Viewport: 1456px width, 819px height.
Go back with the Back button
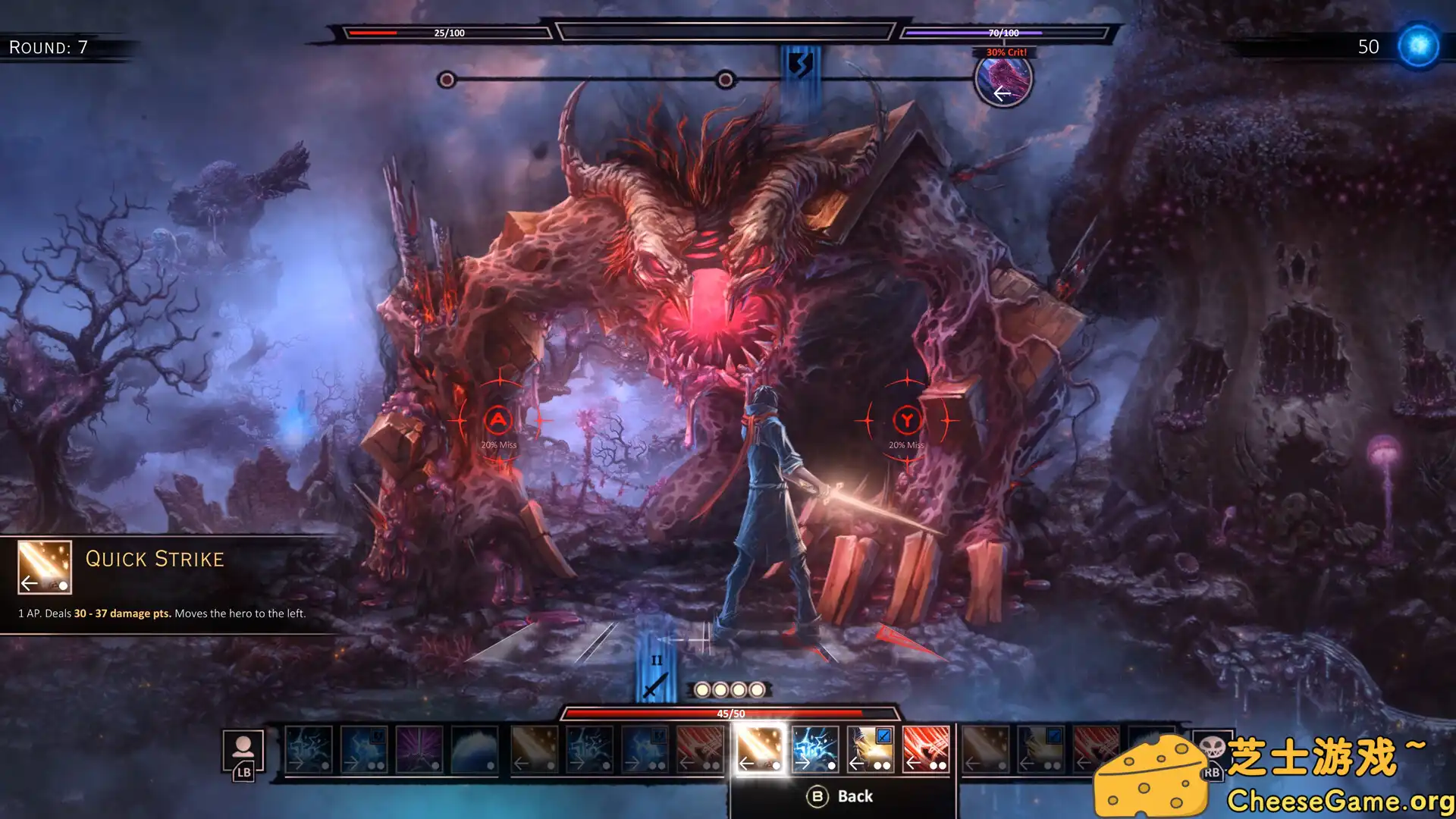pyautogui.click(x=840, y=796)
